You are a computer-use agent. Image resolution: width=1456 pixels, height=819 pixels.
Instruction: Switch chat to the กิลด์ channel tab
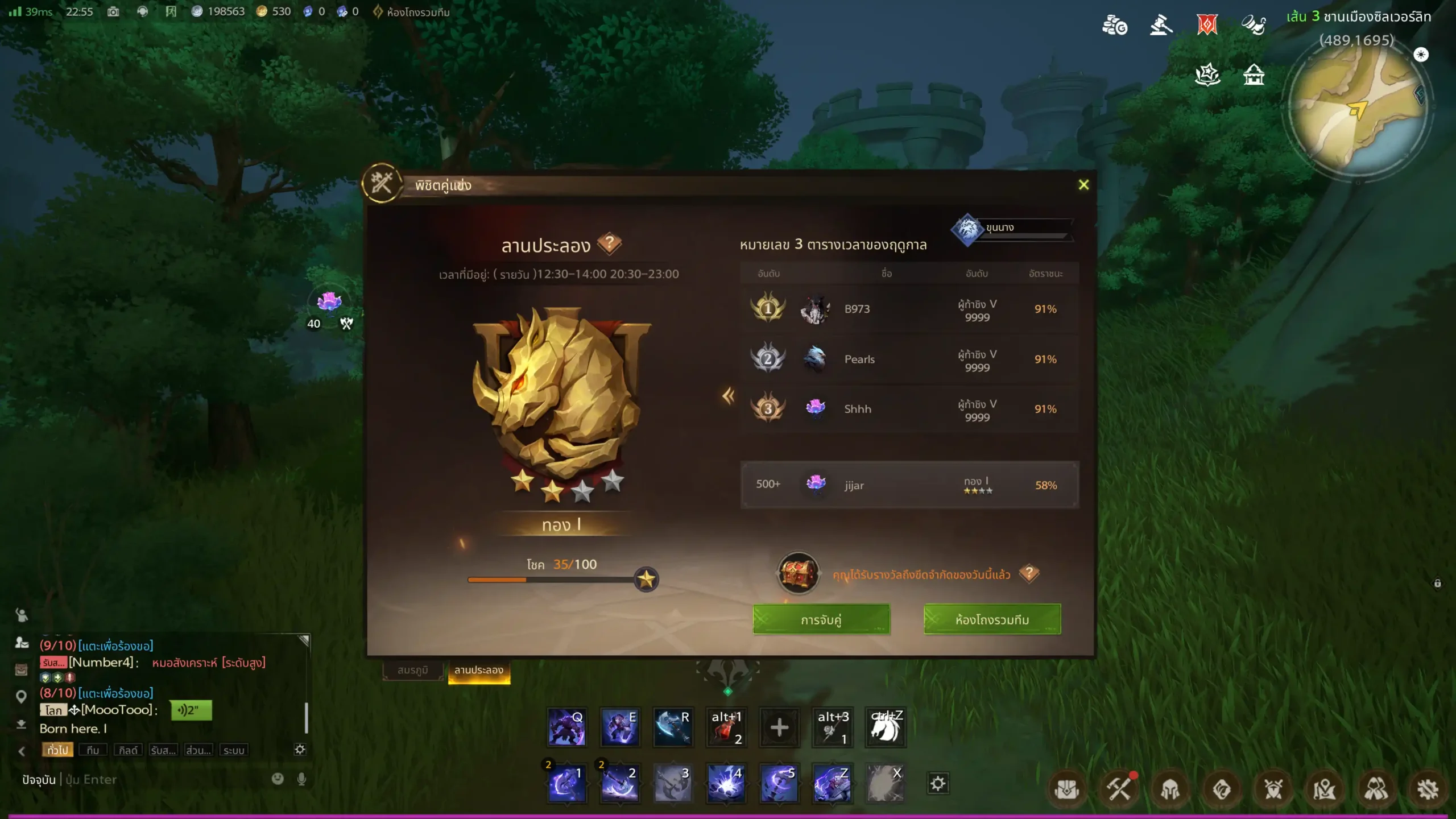128,750
